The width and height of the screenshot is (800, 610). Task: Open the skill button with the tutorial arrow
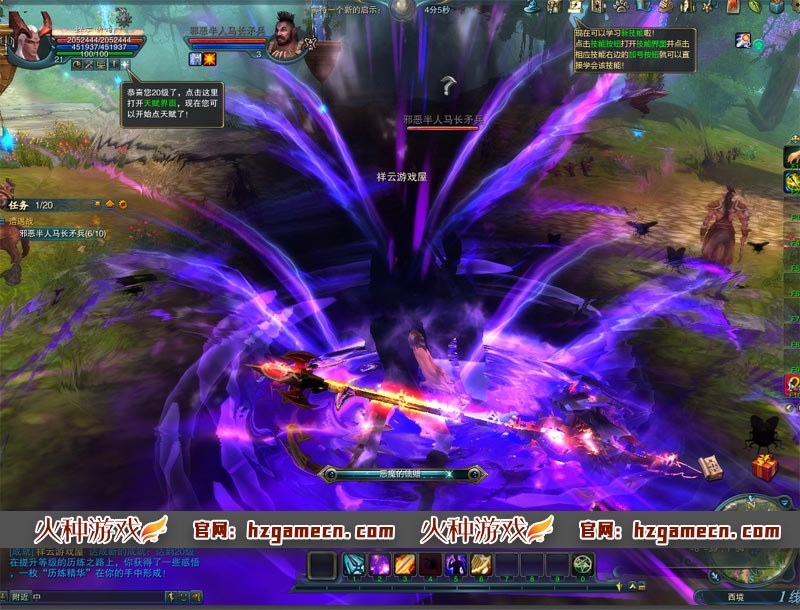[x=576, y=7]
